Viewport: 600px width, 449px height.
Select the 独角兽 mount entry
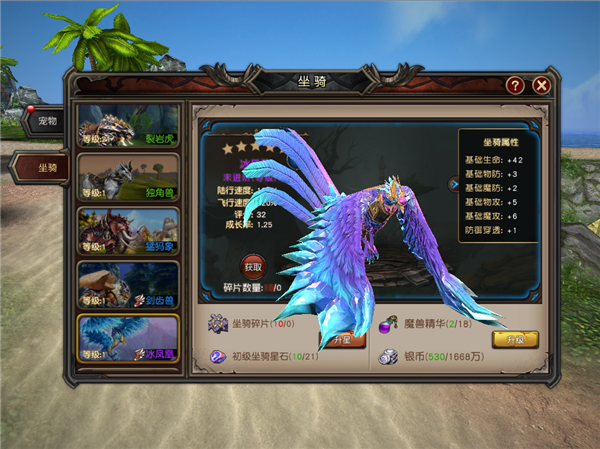(x=129, y=177)
